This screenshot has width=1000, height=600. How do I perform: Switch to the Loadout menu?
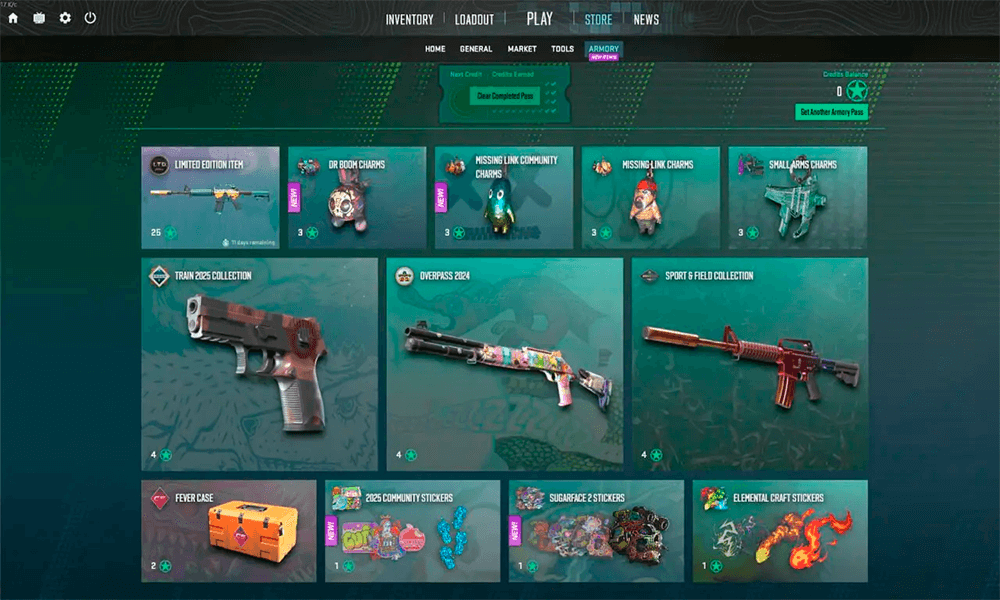pos(474,20)
